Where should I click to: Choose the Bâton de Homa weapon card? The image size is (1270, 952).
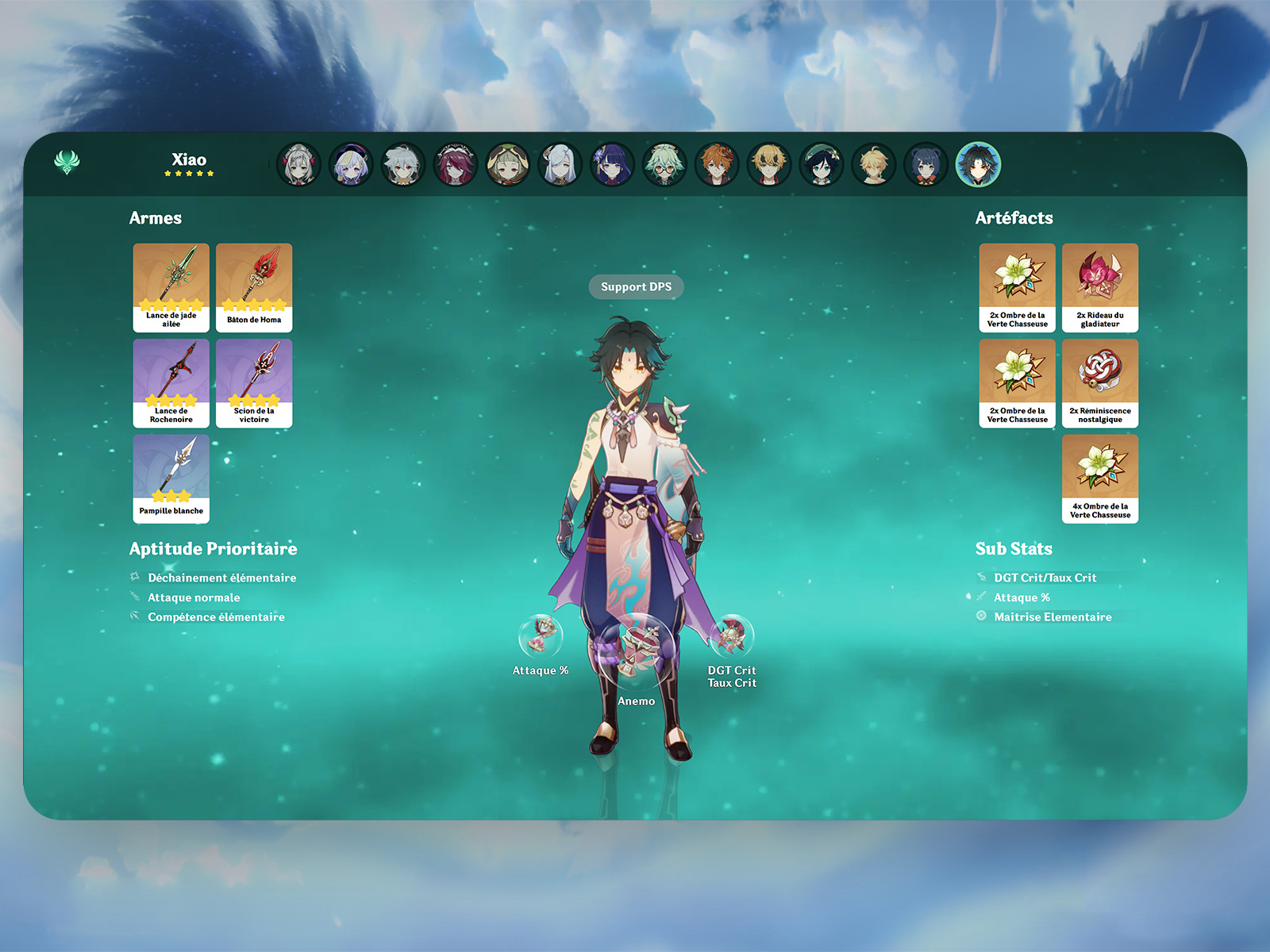click(254, 287)
